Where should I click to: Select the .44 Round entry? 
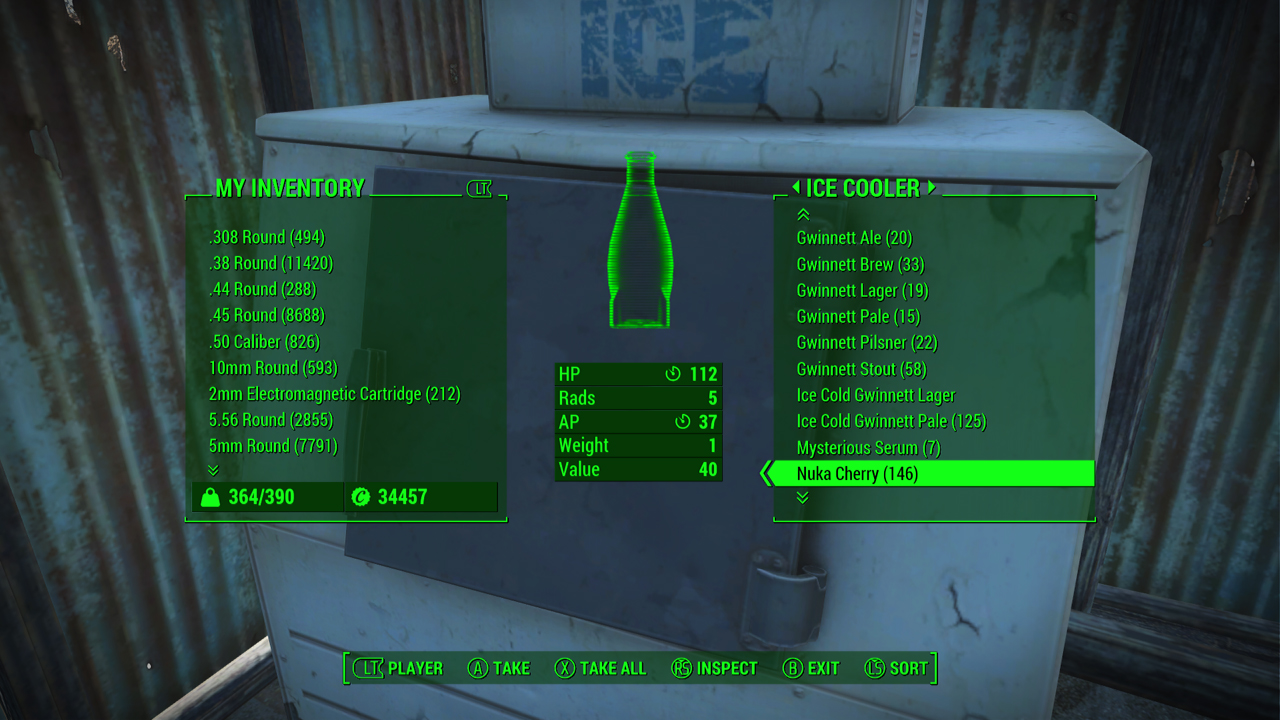262,290
